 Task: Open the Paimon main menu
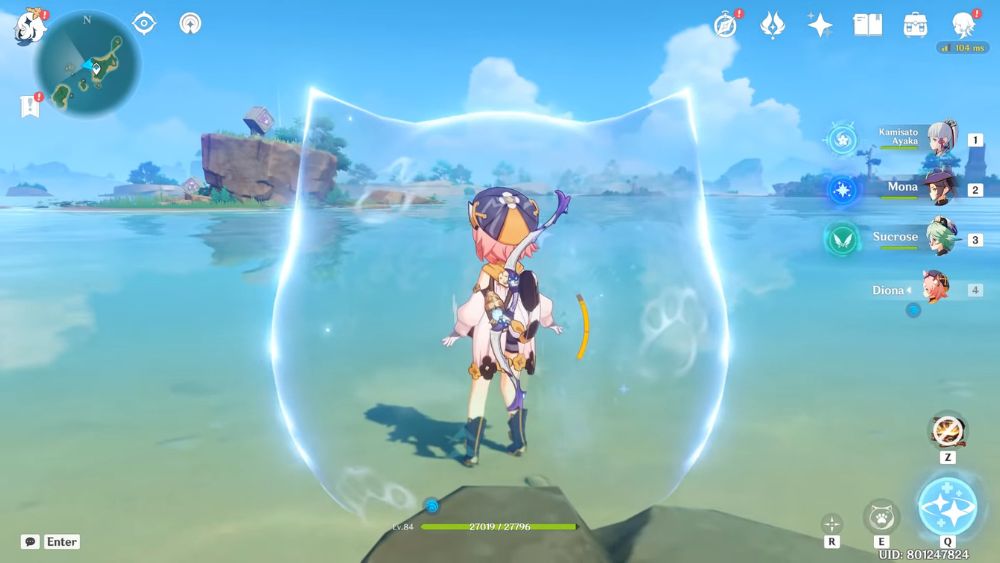pos(27,27)
